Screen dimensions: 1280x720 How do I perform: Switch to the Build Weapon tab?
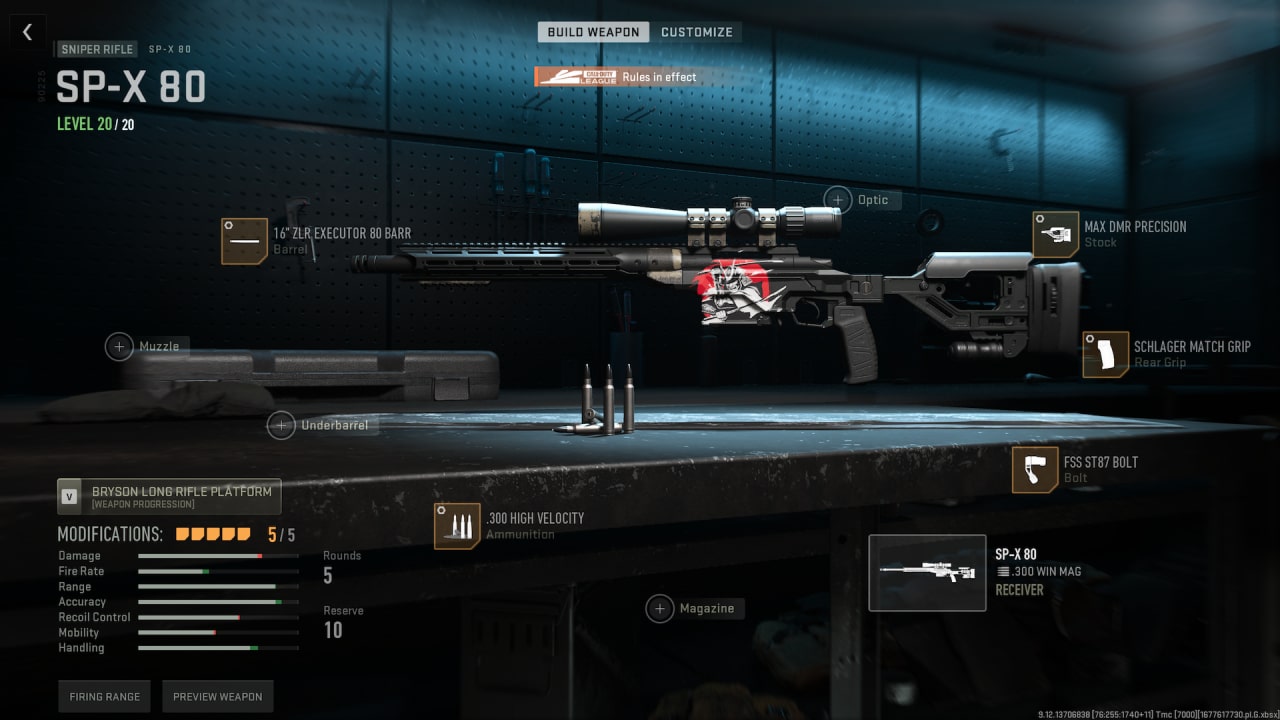(x=593, y=32)
